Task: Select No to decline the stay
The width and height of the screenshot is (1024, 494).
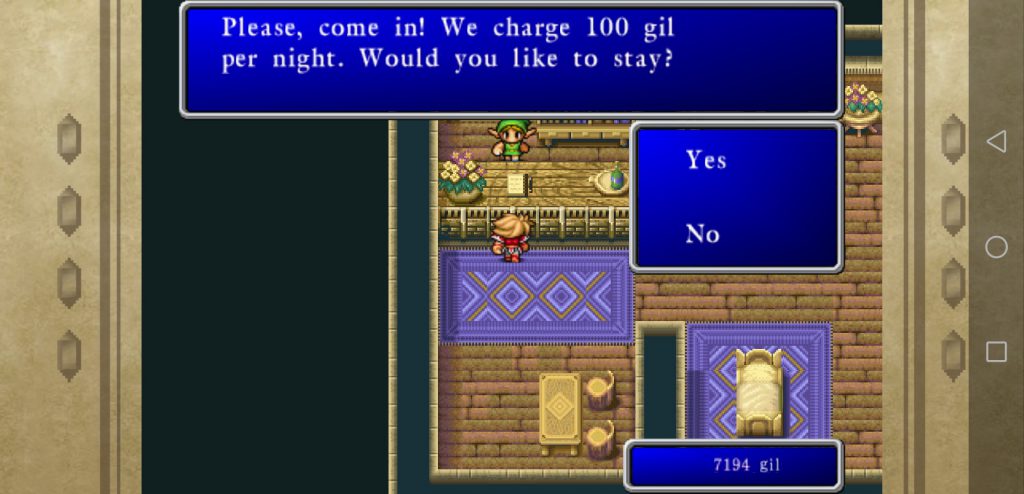Action: click(x=703, y=234)
